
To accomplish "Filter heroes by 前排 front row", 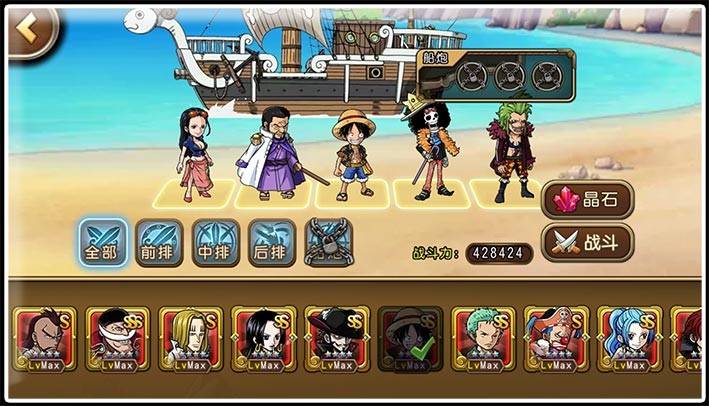I will click(x=160, y=241).
